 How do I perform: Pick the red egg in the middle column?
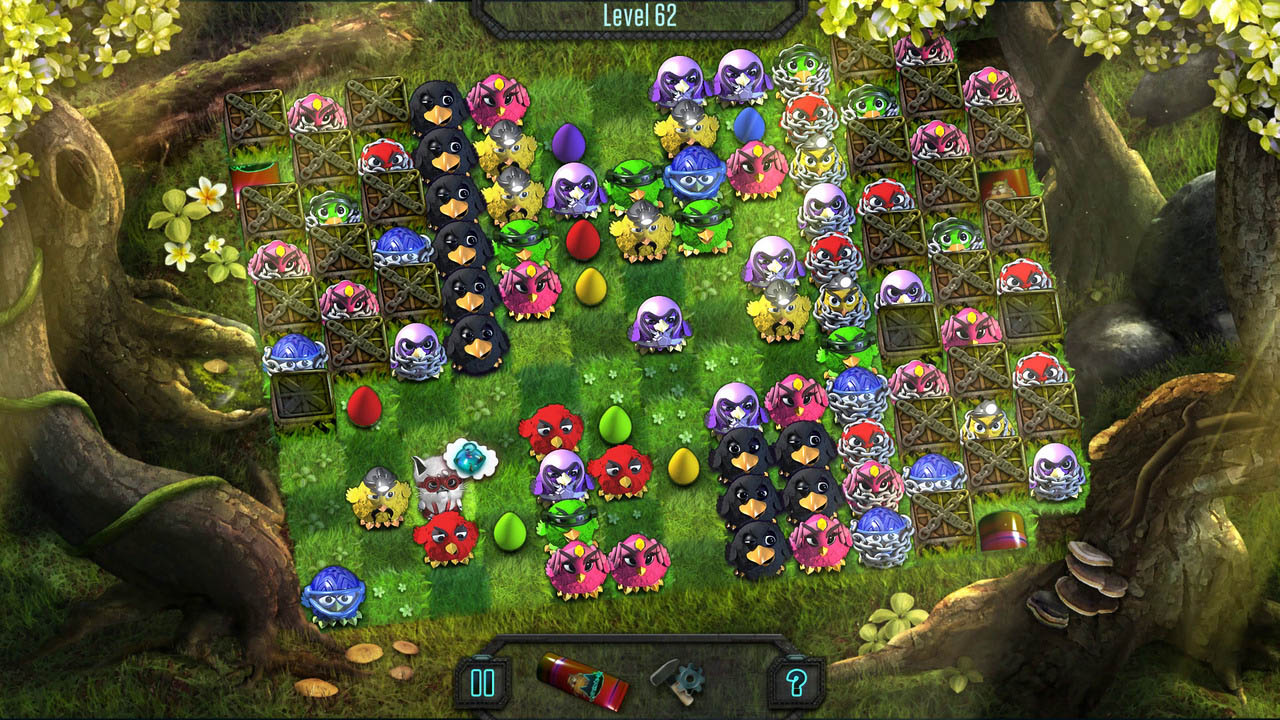[583, 237]
